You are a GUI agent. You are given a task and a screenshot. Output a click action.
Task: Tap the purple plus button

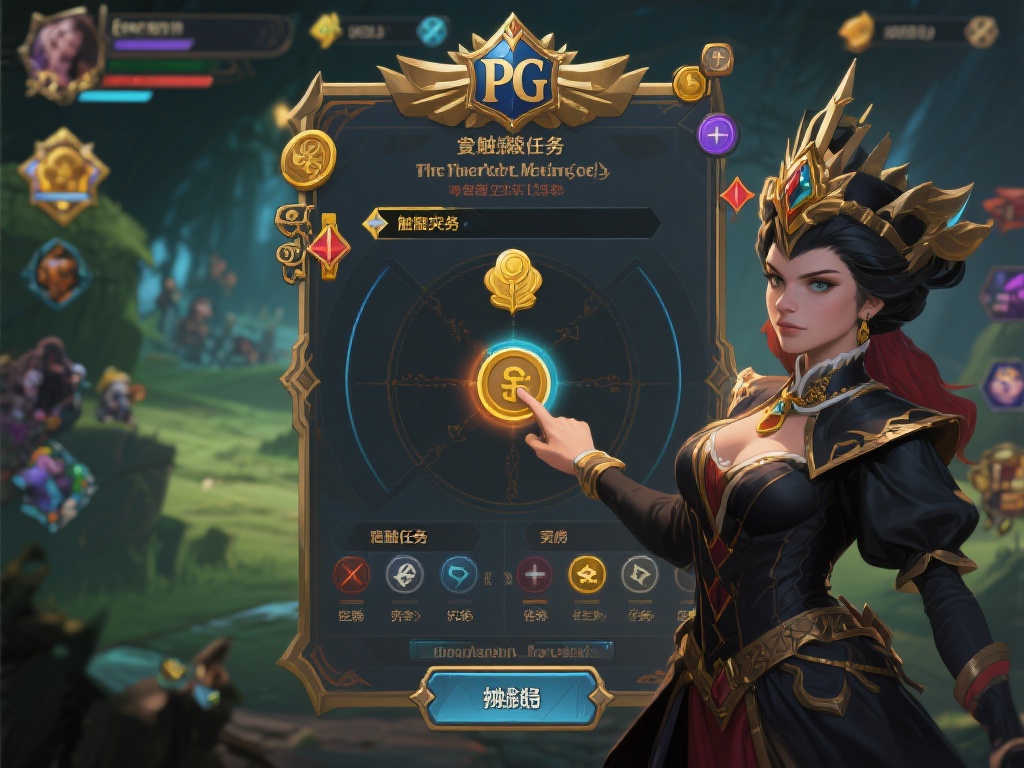coord(718,133)
